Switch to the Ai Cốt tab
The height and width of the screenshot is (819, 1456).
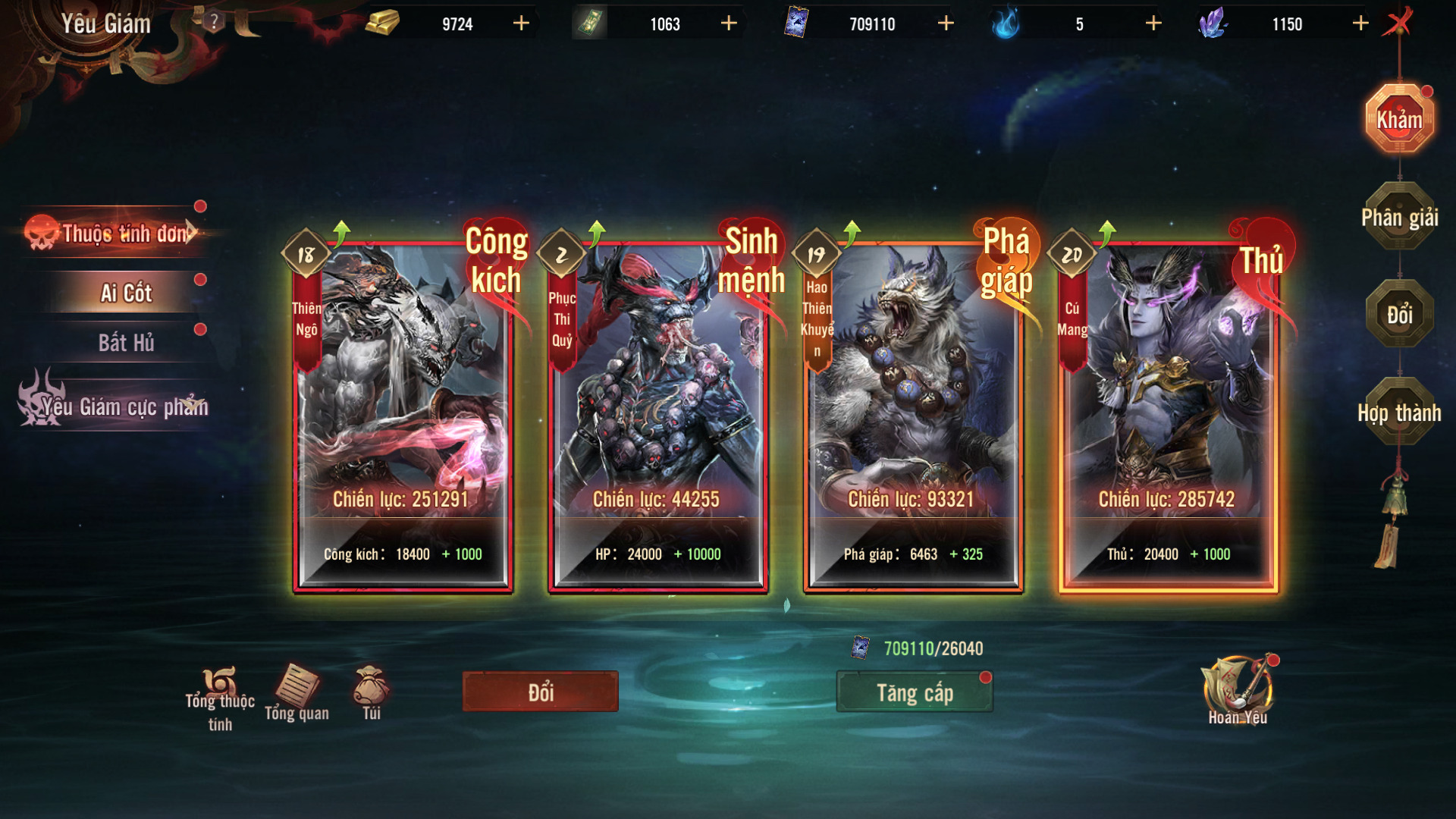126,293
